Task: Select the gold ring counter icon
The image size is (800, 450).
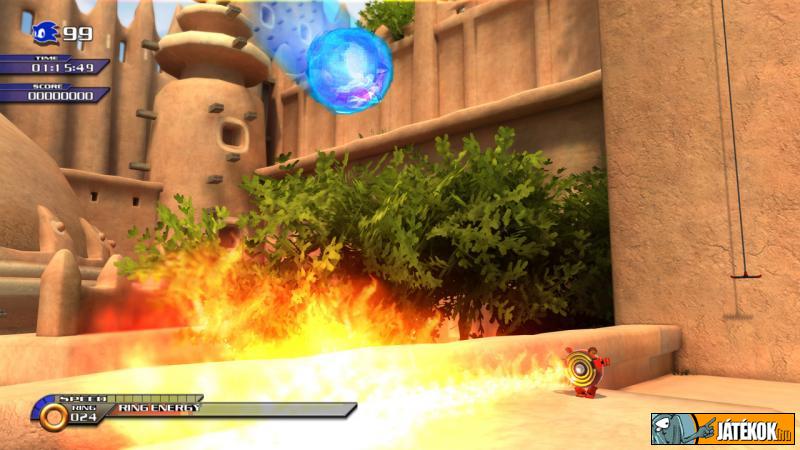Action: click(x=54, y=416)
